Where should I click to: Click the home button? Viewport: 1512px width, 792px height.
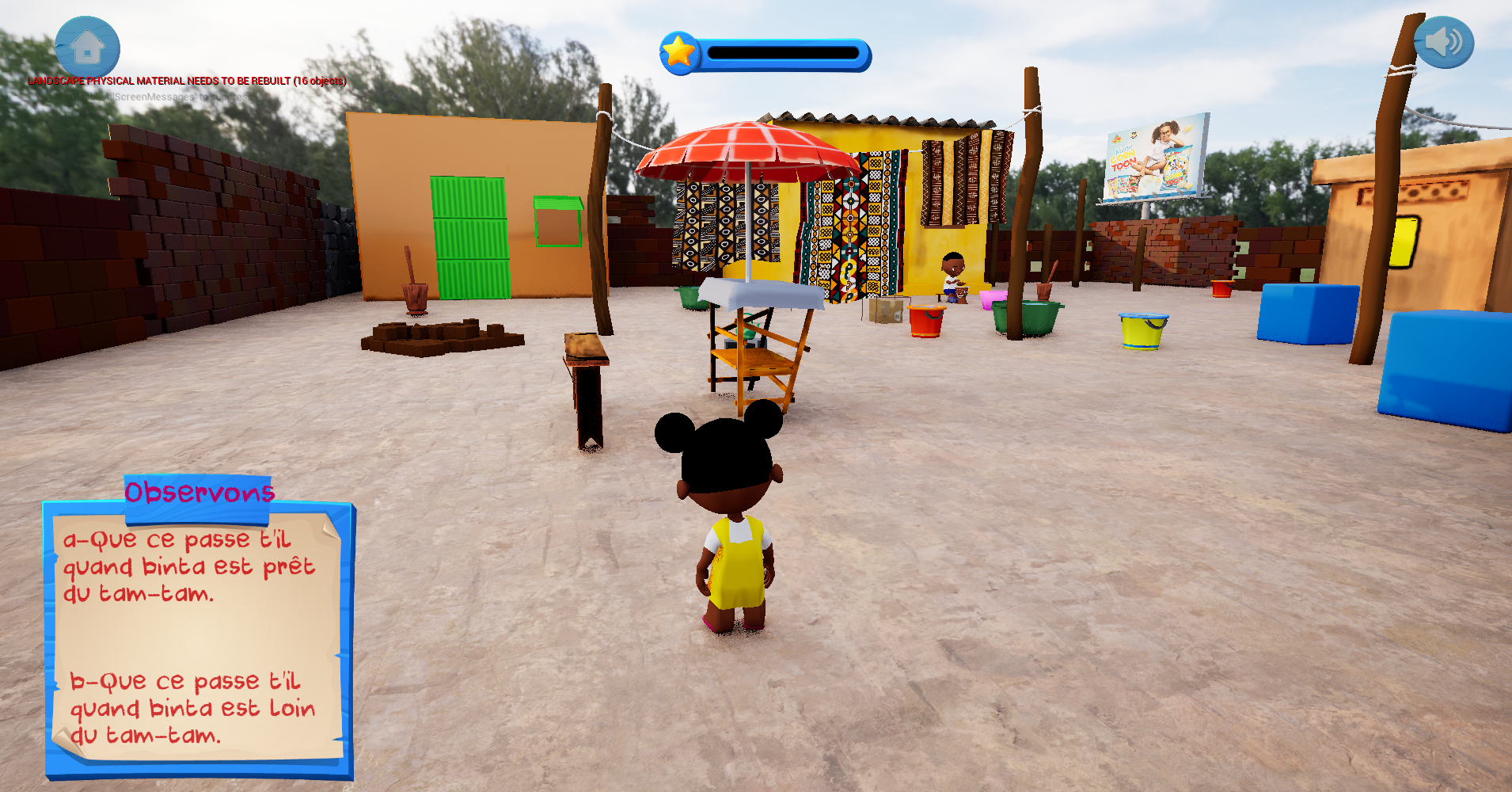click(x=87, y=47)
